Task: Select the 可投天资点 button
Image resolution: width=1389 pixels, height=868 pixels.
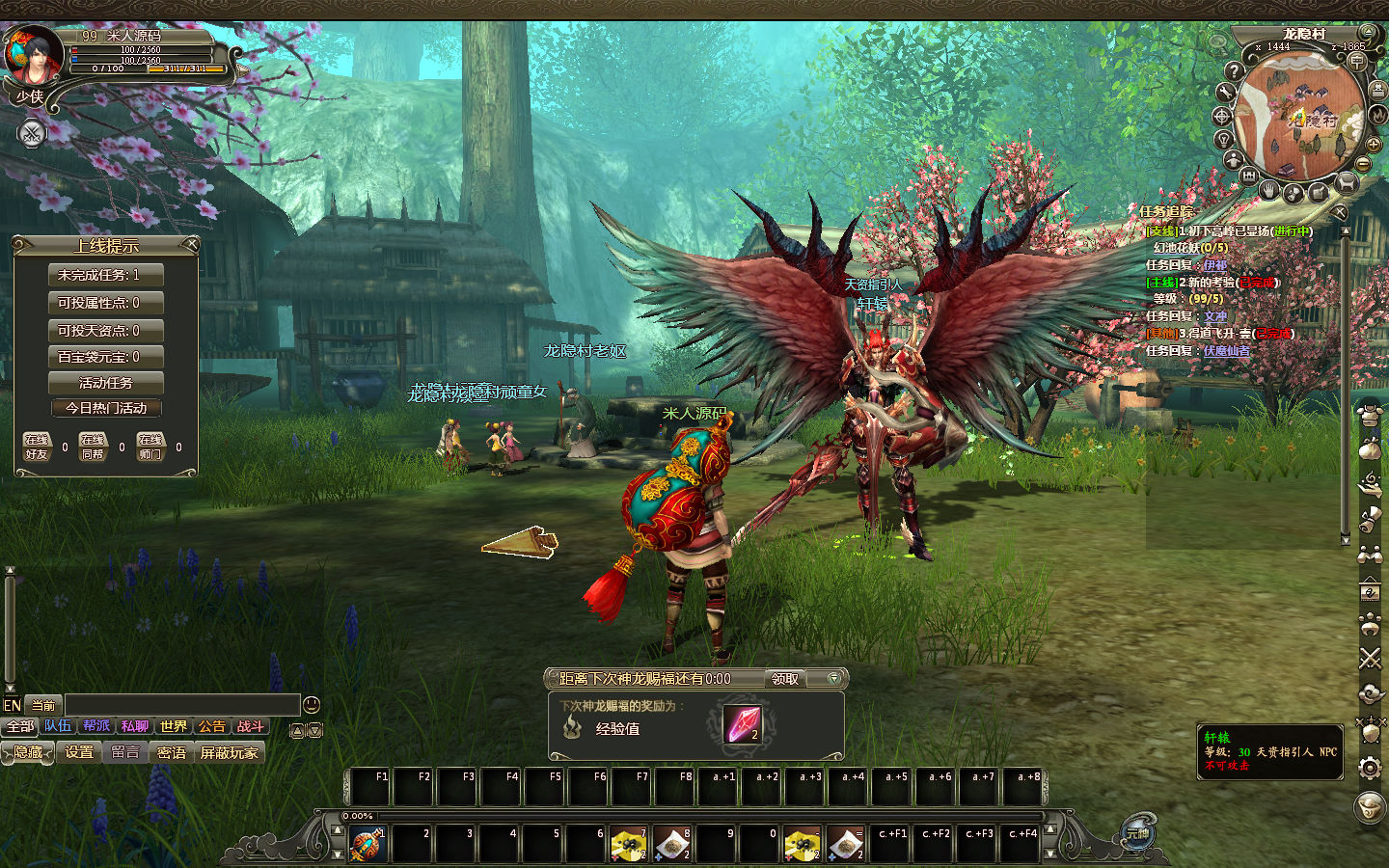Action: tap(105, 331)
